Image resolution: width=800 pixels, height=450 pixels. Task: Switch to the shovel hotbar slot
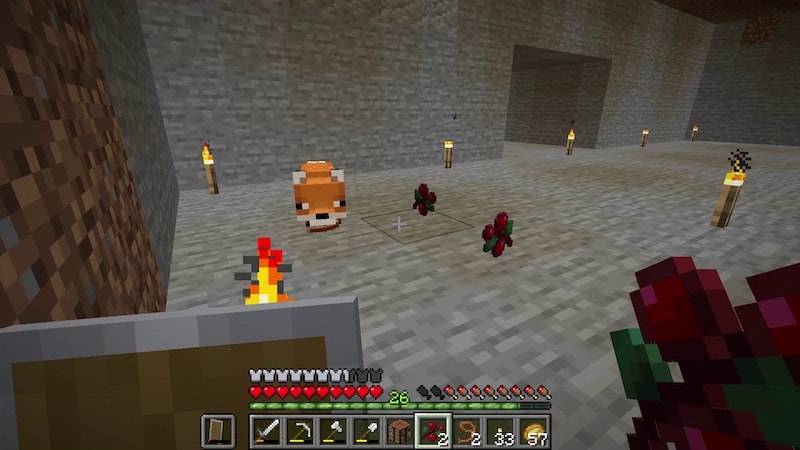point(366,431)
